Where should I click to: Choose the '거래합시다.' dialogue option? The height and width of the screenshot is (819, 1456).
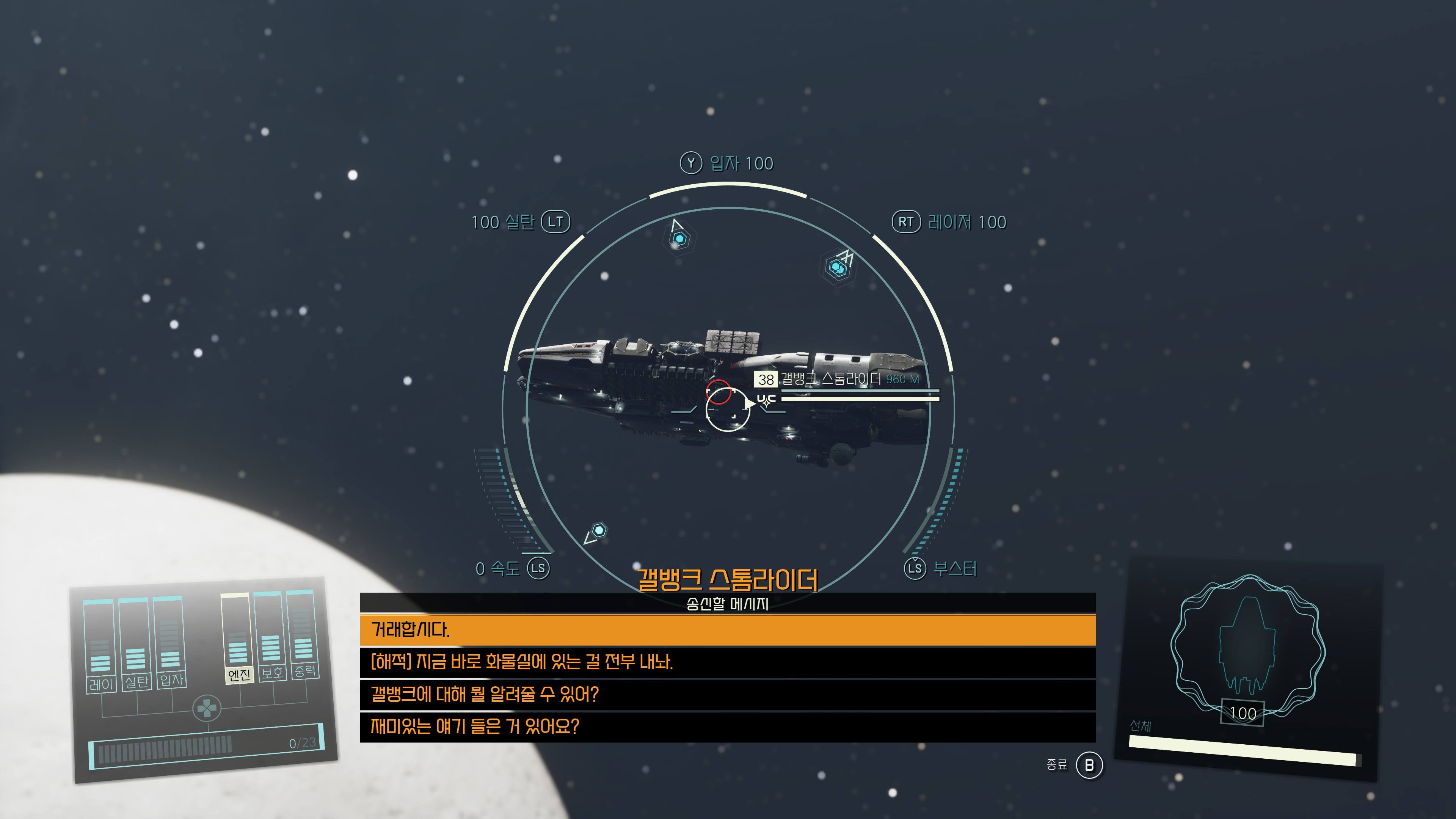pos(728,630)
